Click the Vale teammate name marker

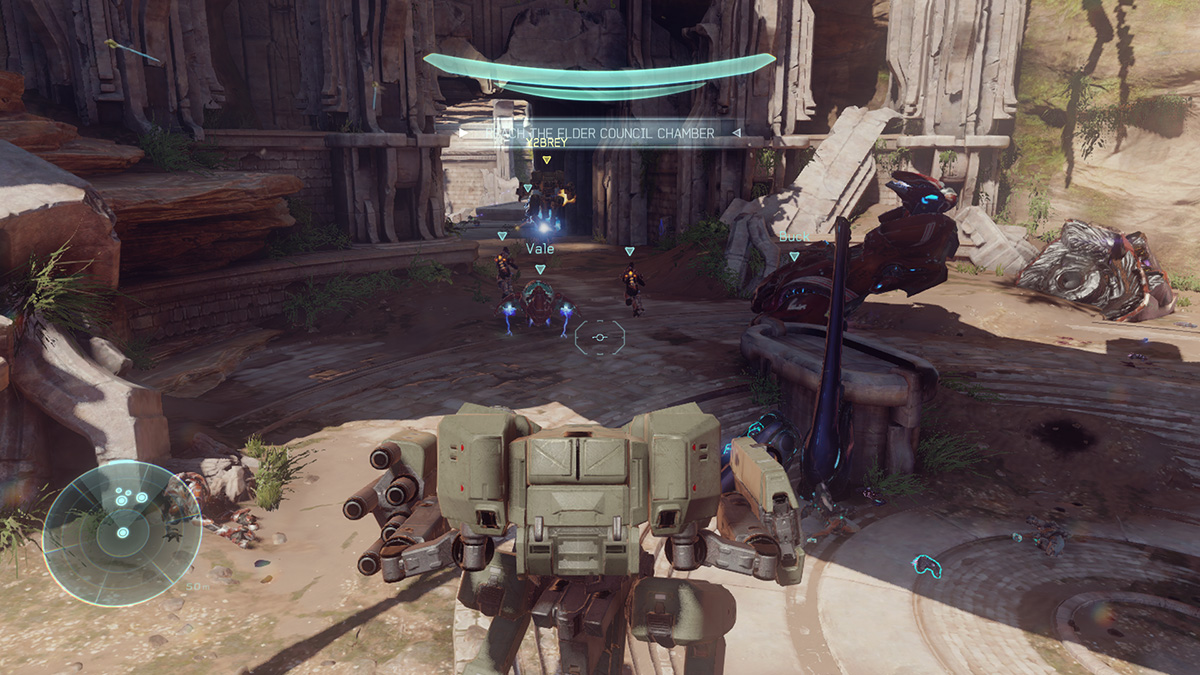click(540, 248)
